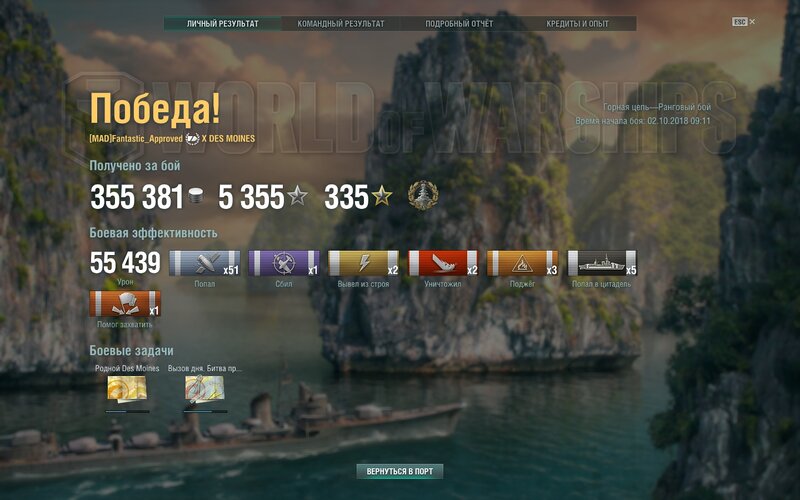Image resolution: width=800 pixels, height=500 pixels.
Task: Close the results screen with ESC ×
Action: point(744,21)
